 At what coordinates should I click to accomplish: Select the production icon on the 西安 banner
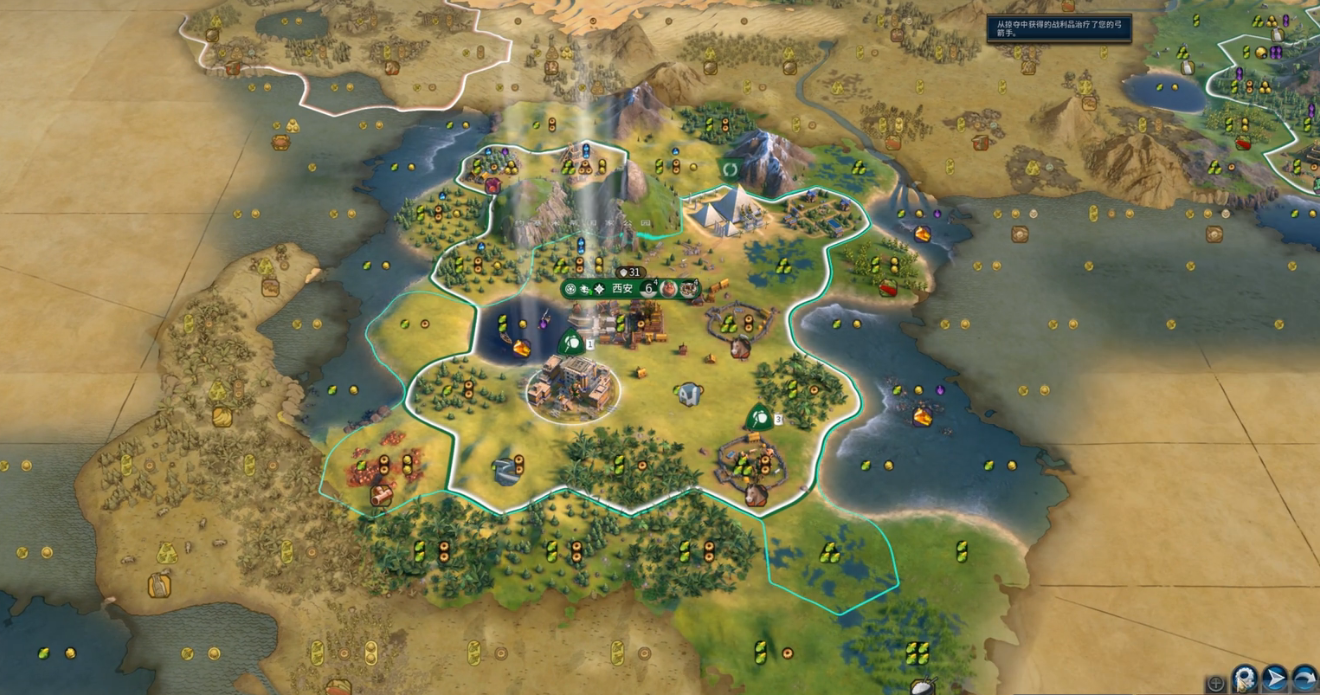click(690, 289)
